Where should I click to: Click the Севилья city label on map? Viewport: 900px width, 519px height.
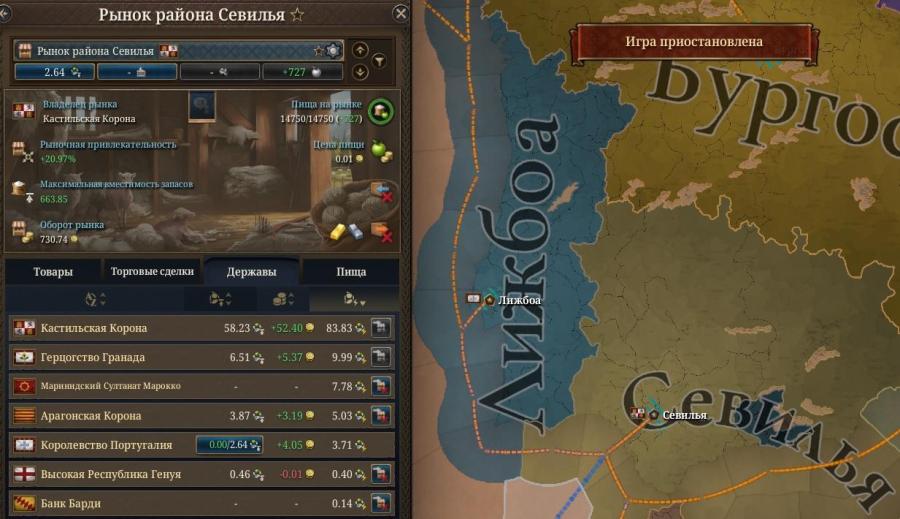click(684, 415)
